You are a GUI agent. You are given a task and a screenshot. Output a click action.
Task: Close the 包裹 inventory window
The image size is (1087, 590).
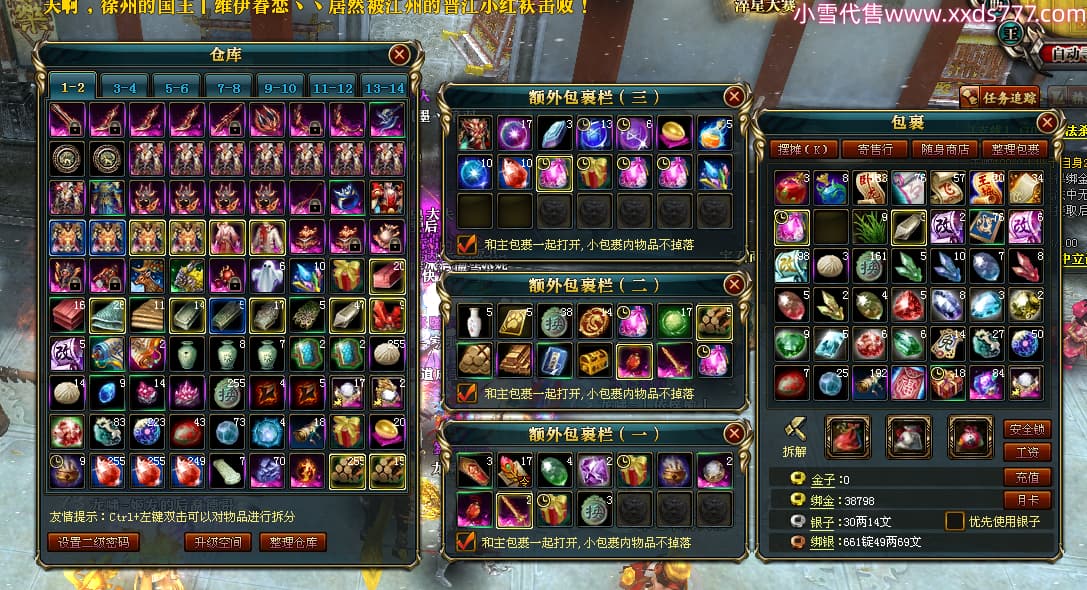pos(1047,122)
